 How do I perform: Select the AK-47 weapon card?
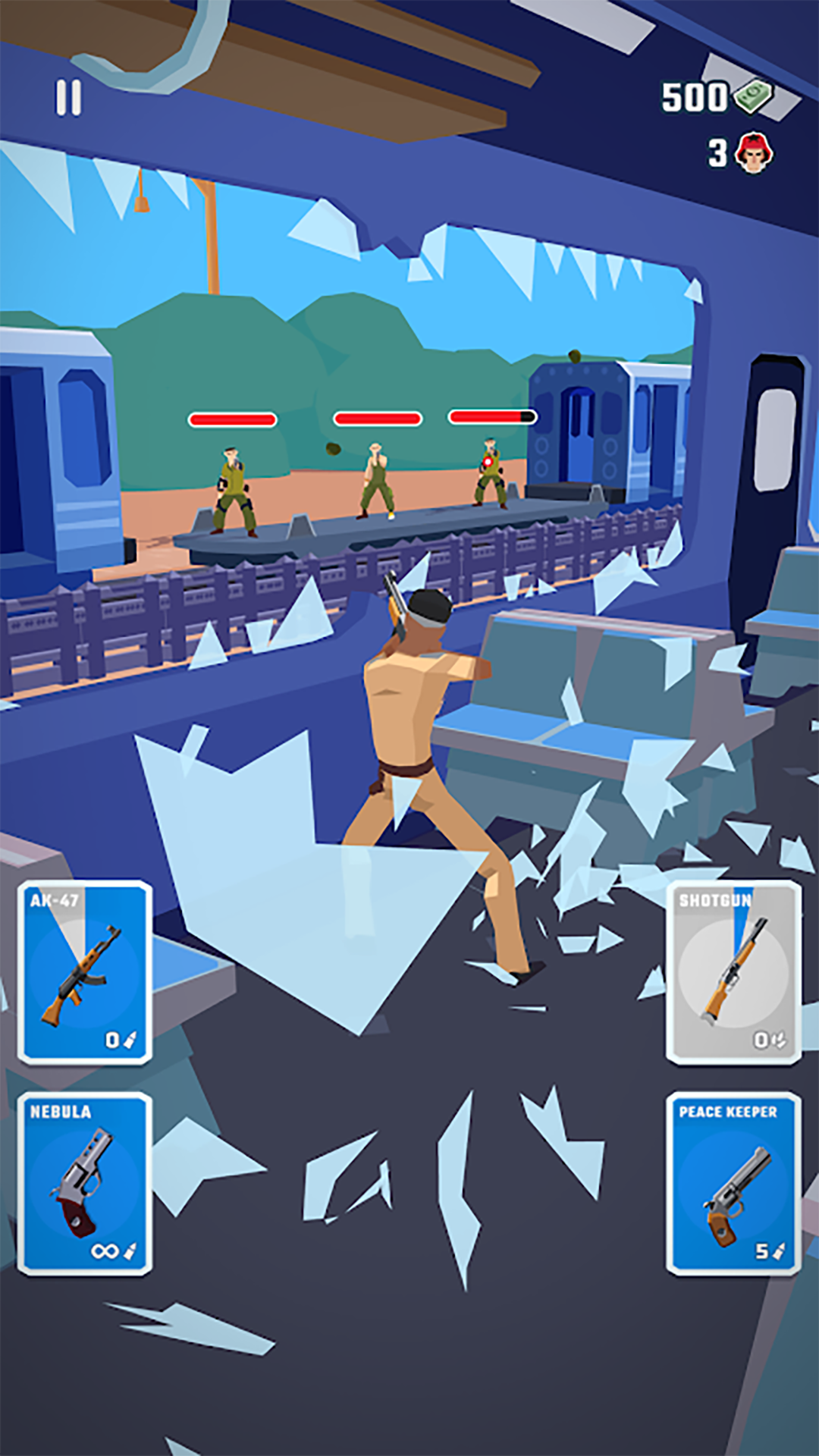[x=85, y=972]
